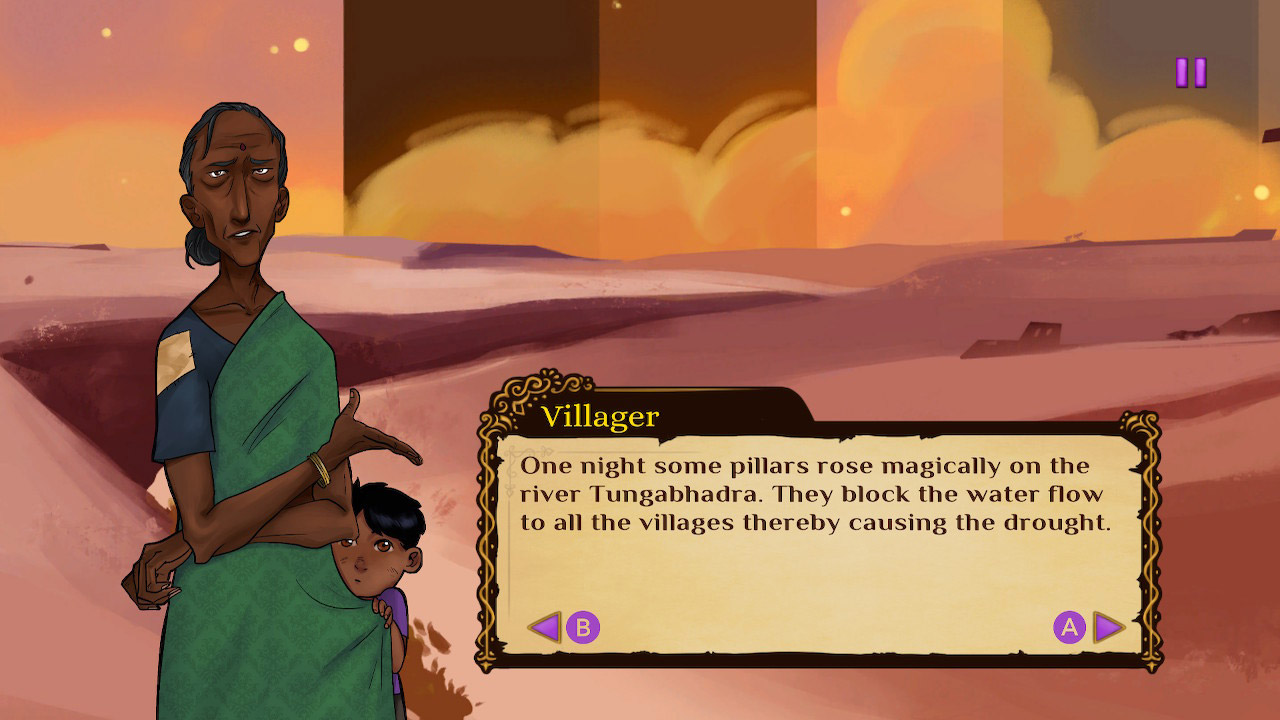
Task: Advance dialogue with the right arrow
Action: (1108, 627)
